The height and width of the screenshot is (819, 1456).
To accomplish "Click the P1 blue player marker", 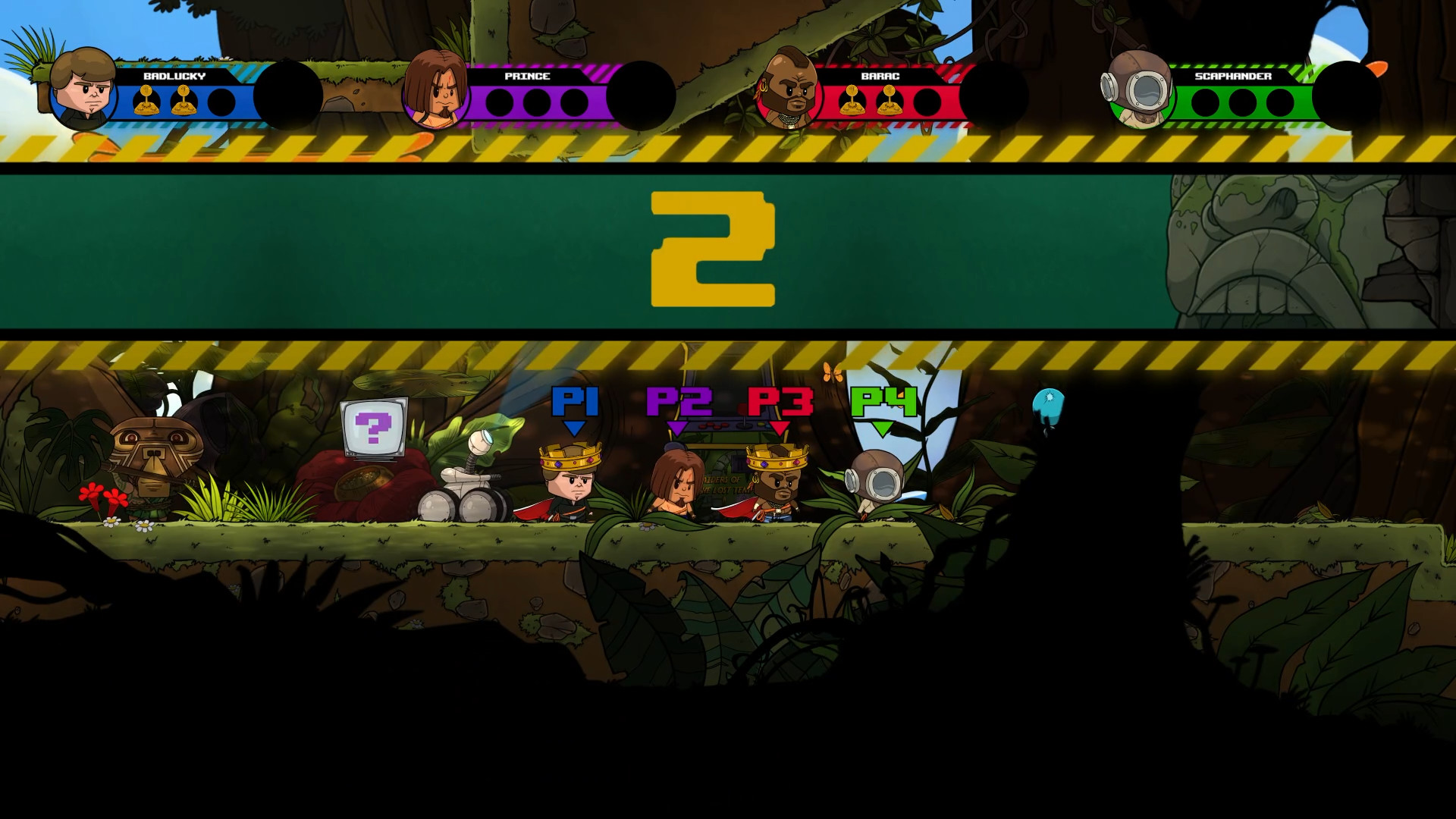I will coord(576,400).
